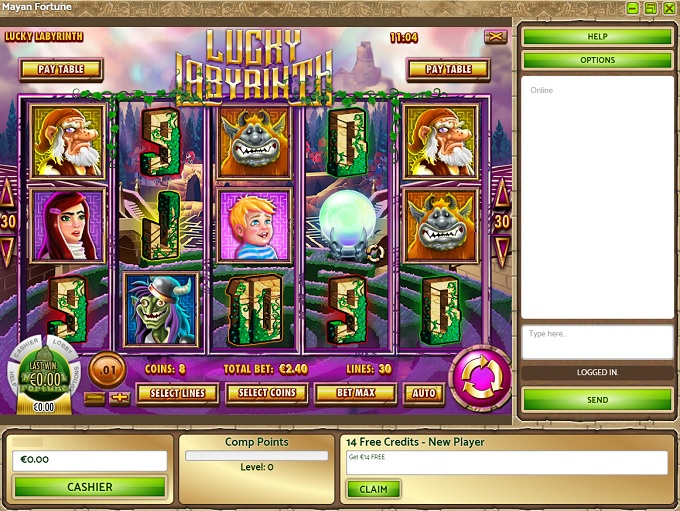Send the chat message
Screen dimensions: 680x511
597,400
